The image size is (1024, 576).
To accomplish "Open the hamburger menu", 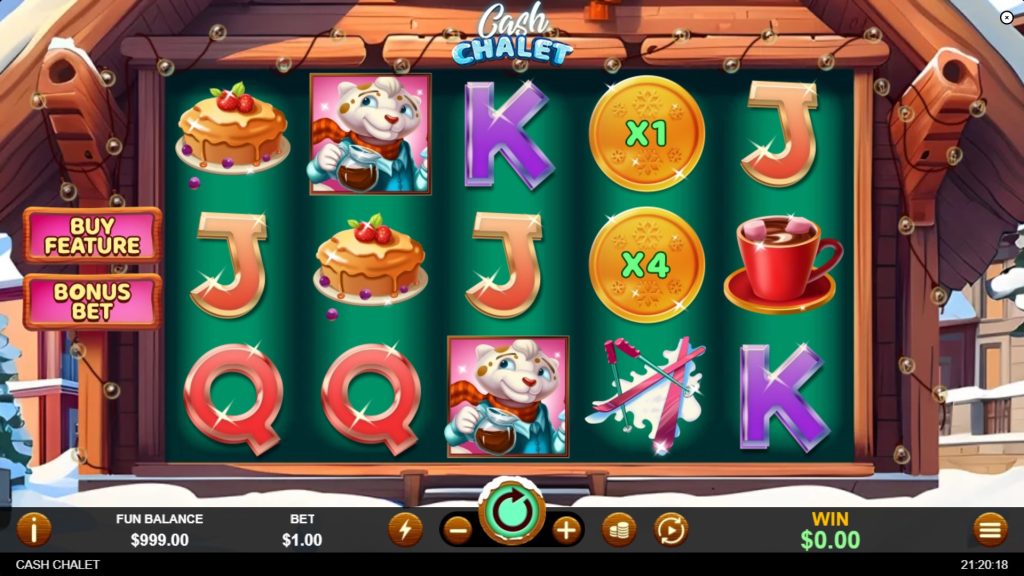I will point(990,529).
